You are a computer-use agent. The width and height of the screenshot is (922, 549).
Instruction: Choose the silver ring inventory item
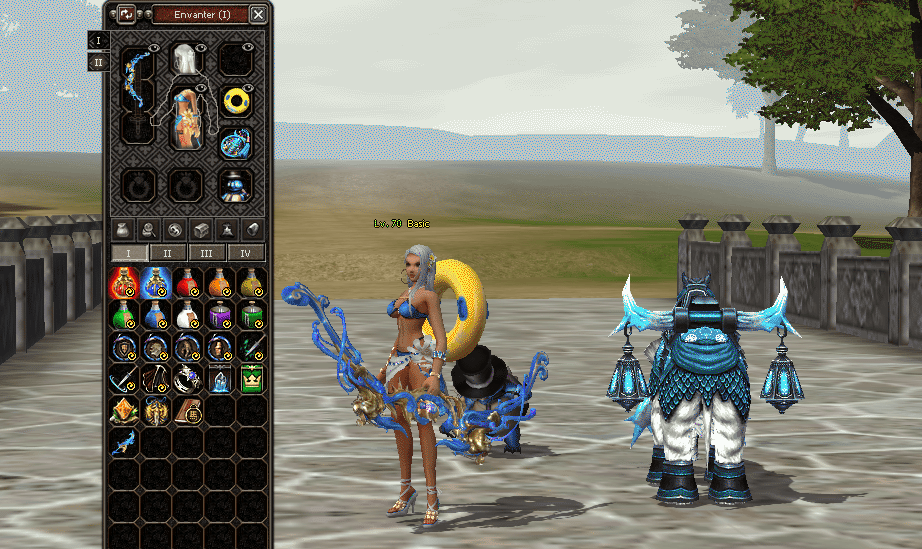(187, 378)
